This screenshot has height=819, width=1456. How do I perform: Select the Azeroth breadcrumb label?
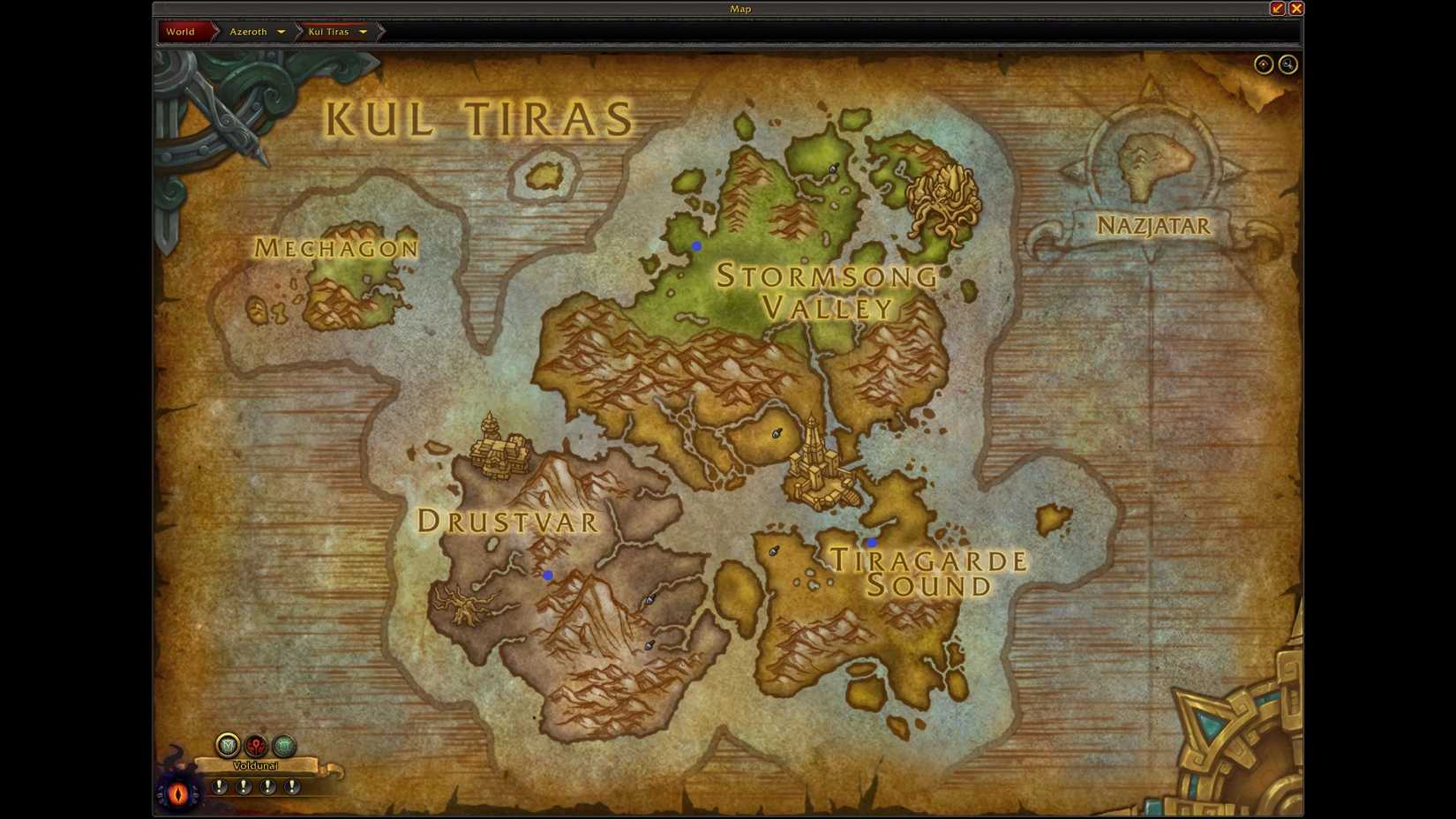(250, 31)
